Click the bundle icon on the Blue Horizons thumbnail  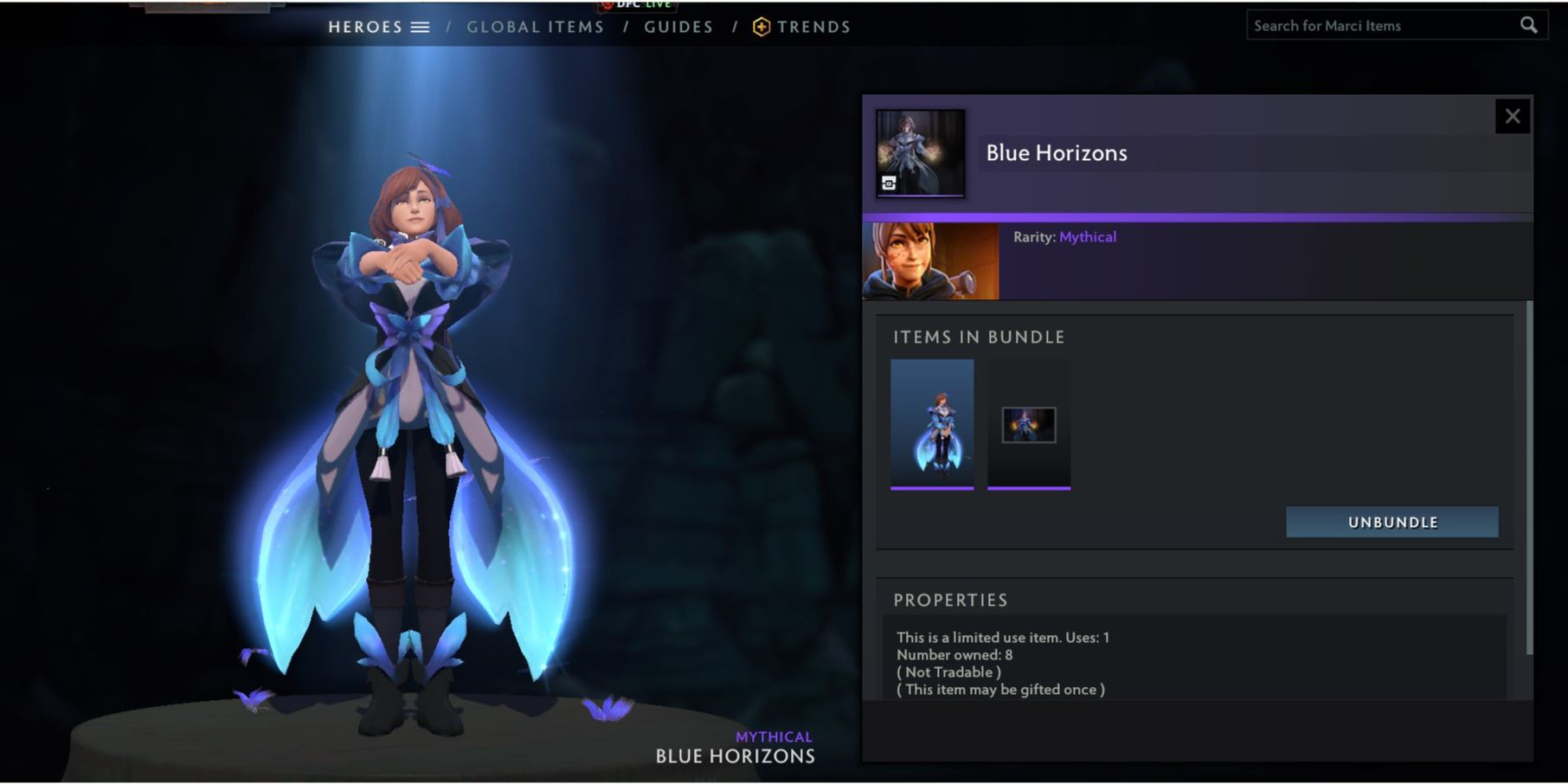click(x=888, y=183)
